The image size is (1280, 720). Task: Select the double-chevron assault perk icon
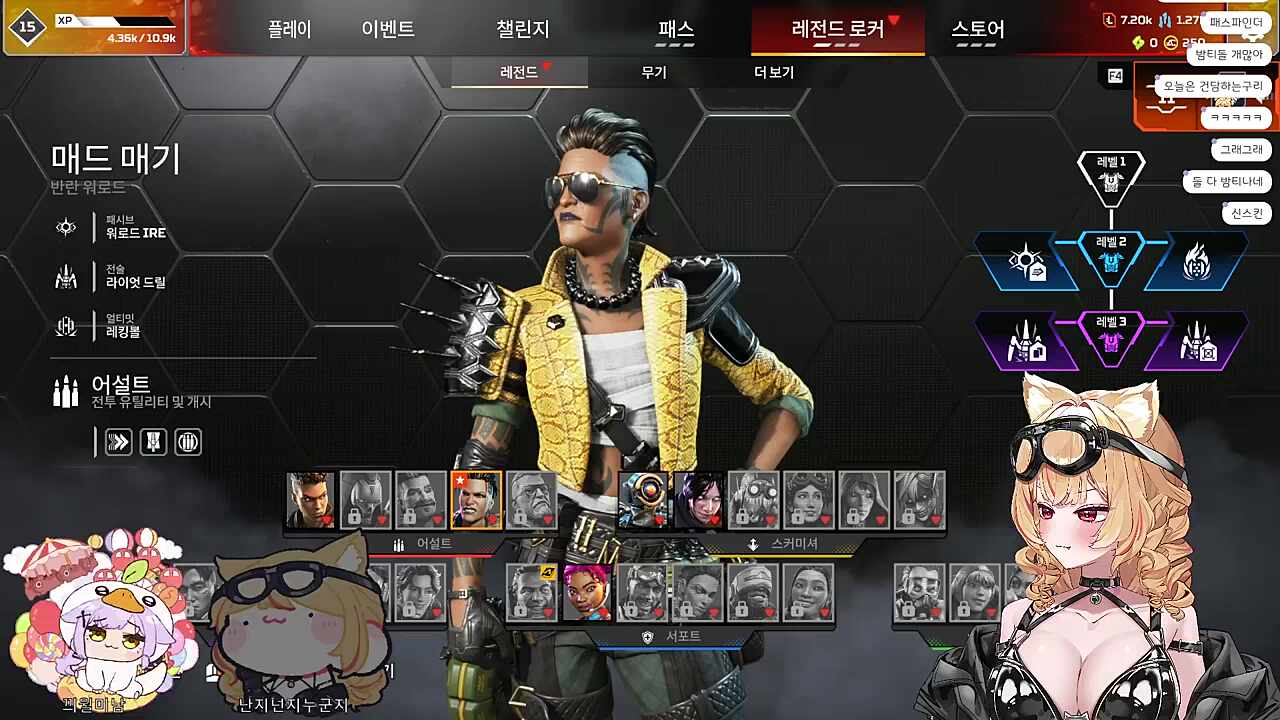point(119,442)
